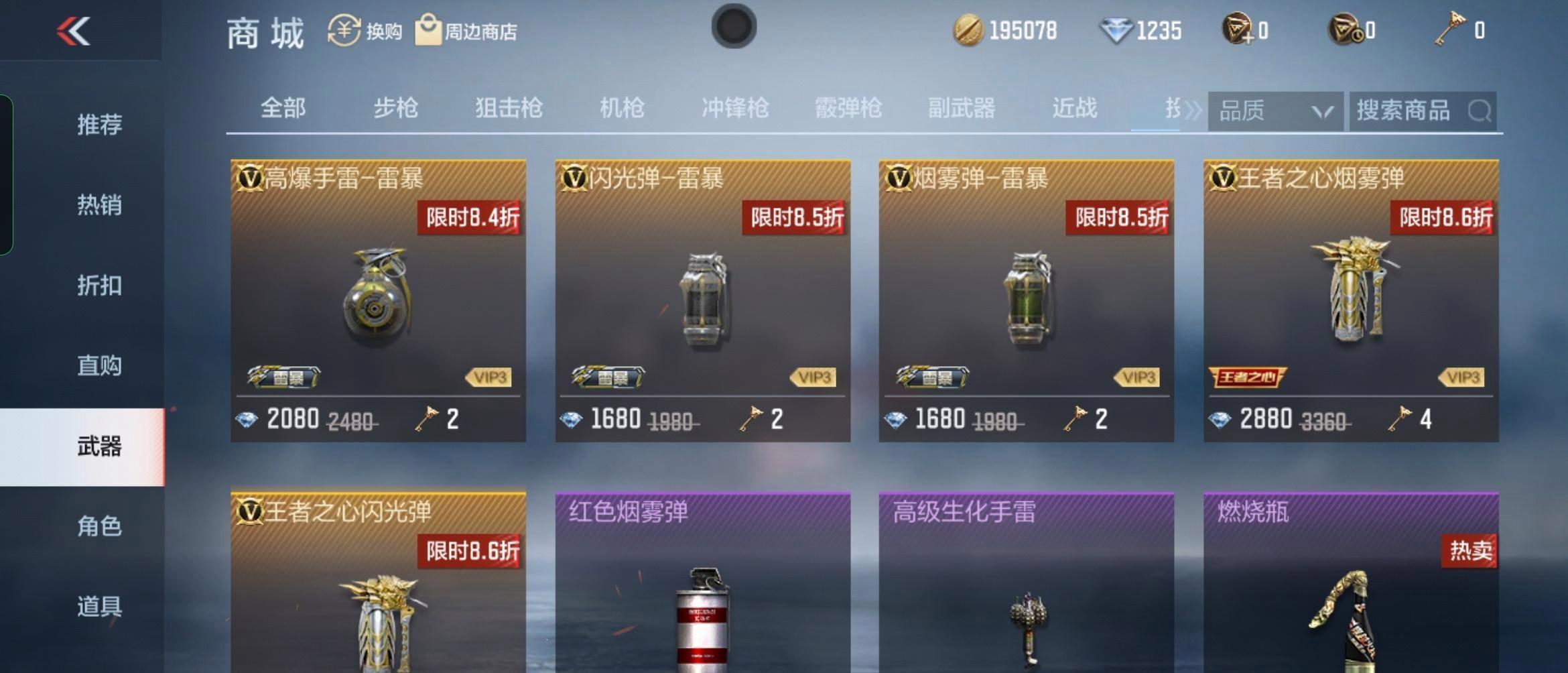1568x673 pixels.
Task: Click the diamond balance icon
Action: pos(1116,29)
